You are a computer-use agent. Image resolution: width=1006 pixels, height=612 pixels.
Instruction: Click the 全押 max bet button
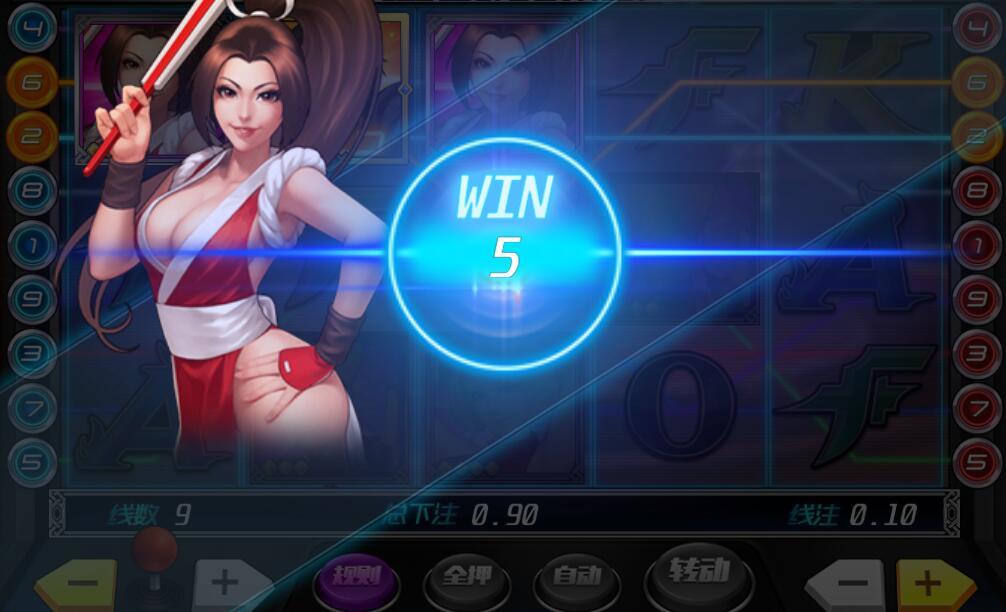point(466,578)
